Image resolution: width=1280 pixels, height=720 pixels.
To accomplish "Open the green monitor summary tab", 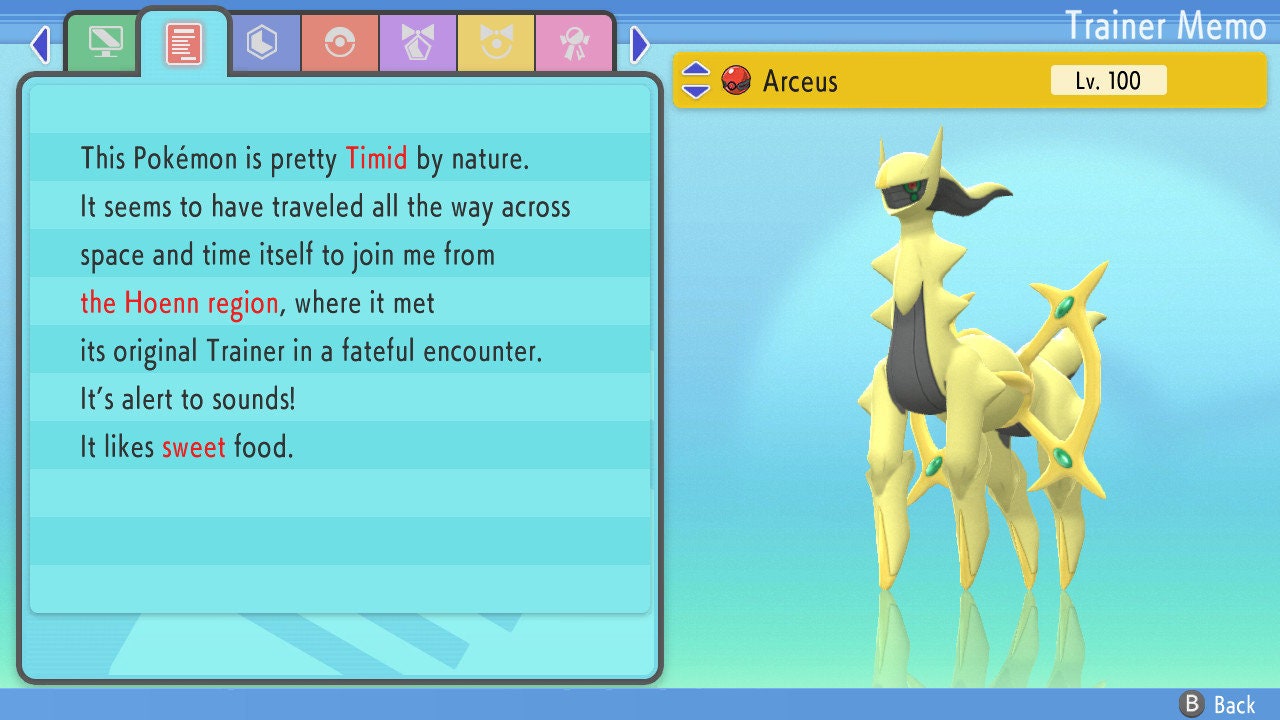I will 104,43.
